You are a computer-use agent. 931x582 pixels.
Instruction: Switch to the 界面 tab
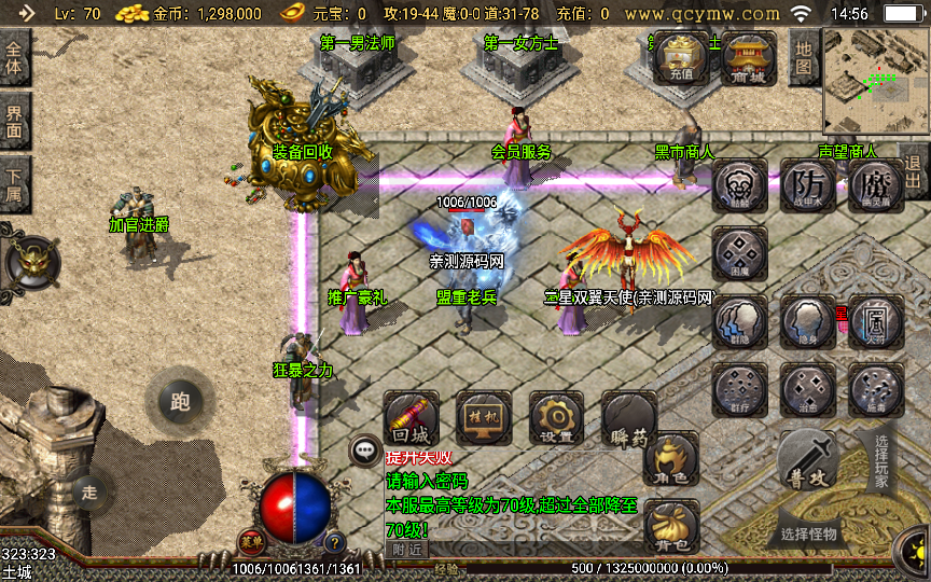click(x=15, y=122)
